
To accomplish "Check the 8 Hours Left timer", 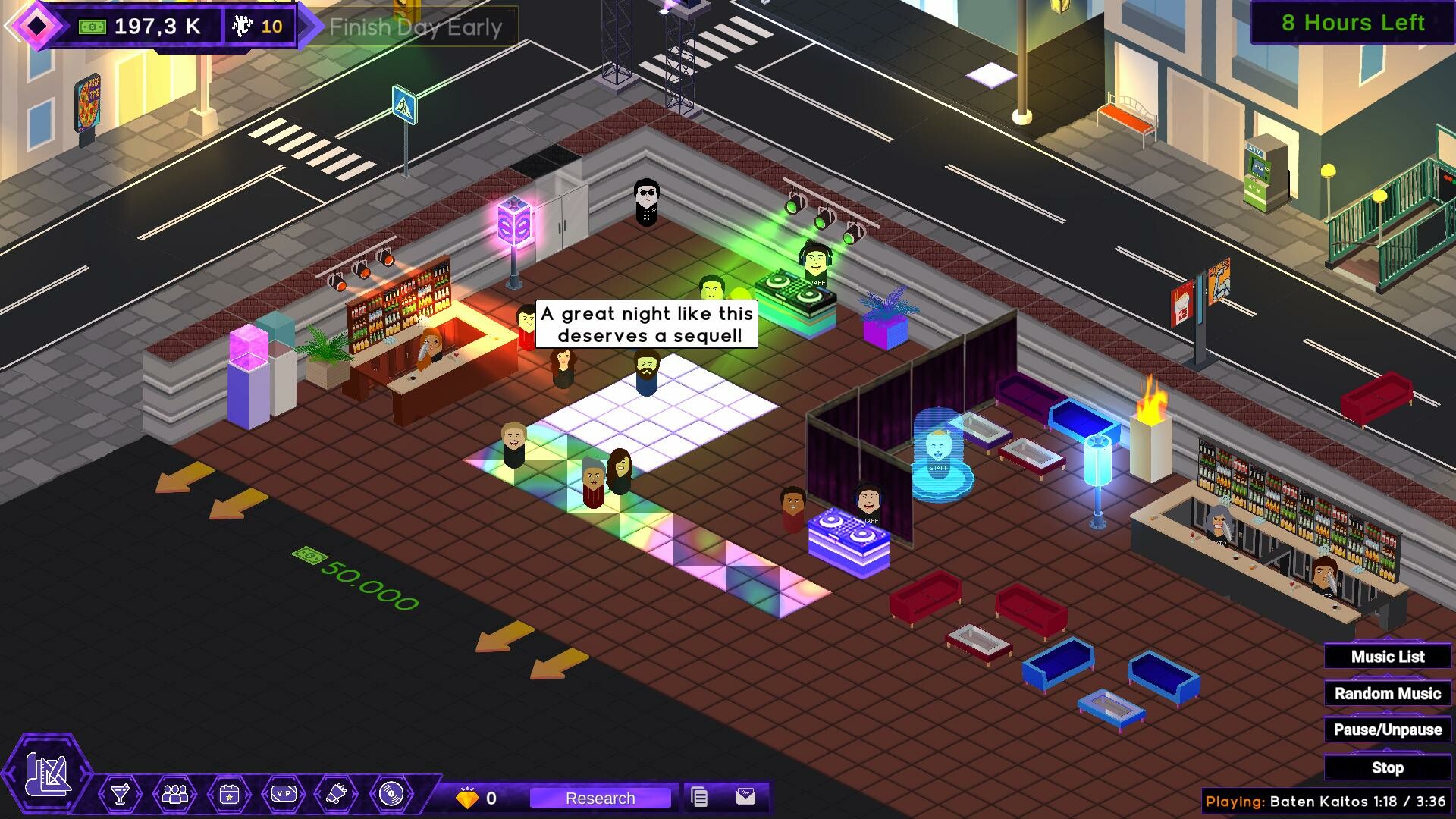I will pos(1353,24).
